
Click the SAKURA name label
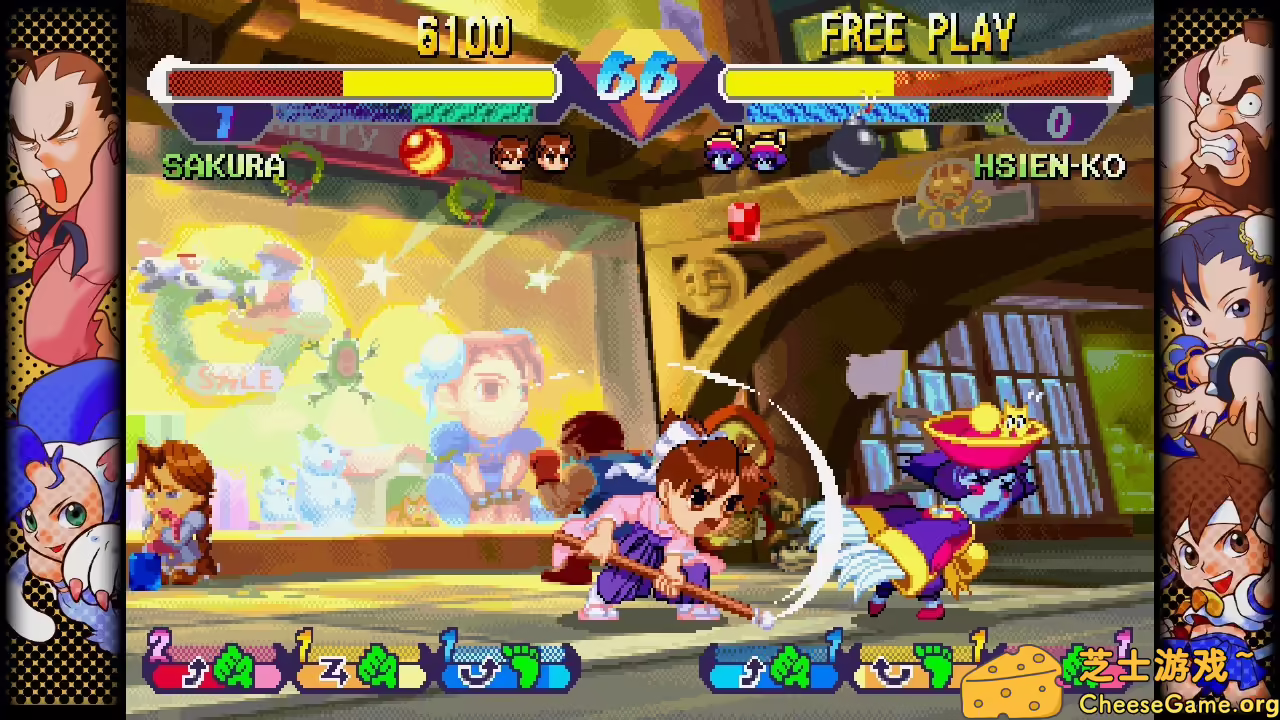pyautogui.click(x=222, y=167)
